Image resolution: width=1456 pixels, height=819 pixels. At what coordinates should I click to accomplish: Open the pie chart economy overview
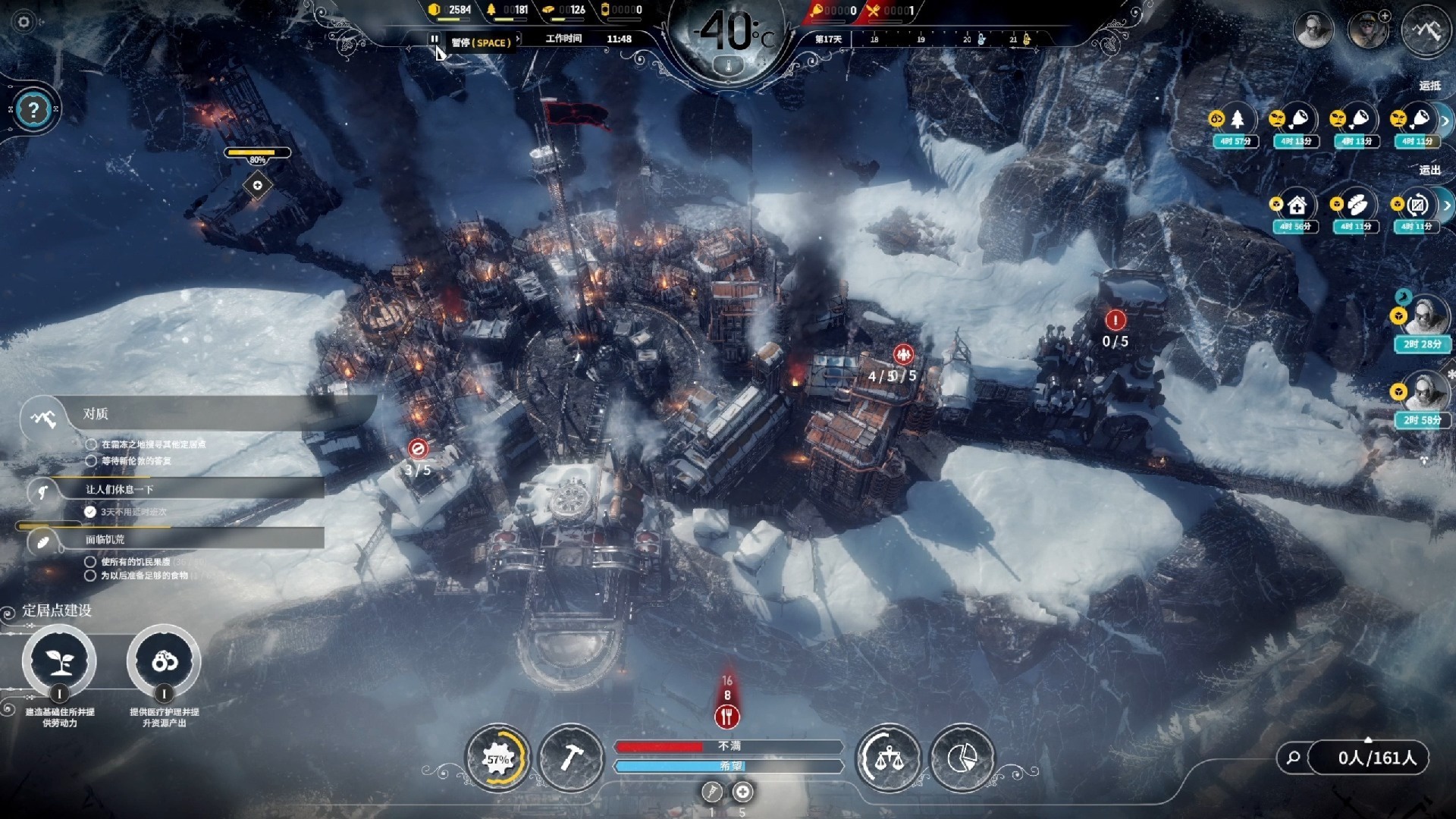[x=962, y=758]
